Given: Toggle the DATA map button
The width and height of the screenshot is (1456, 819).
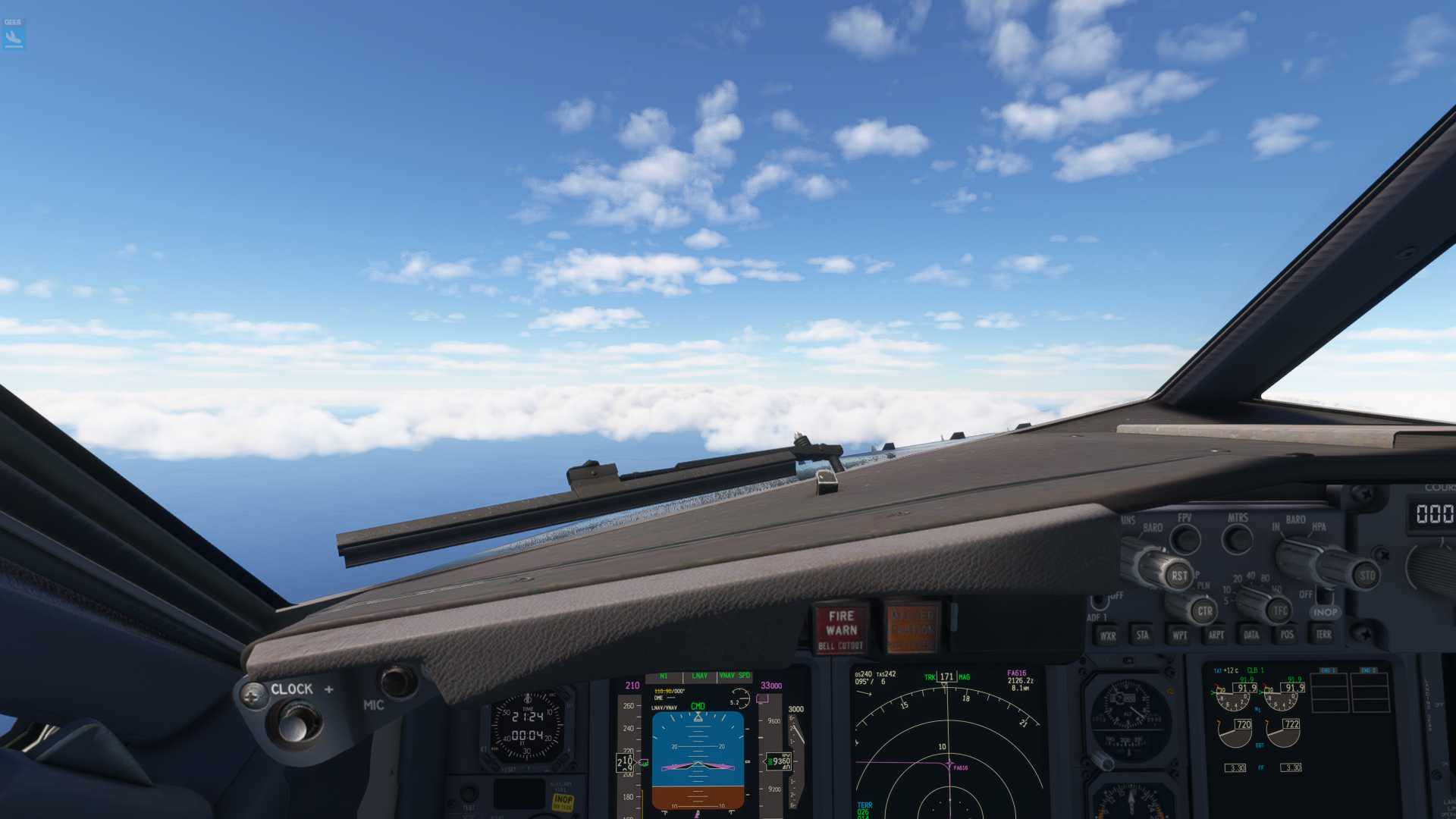Looking at the screenshot, I should (1251, 635).
